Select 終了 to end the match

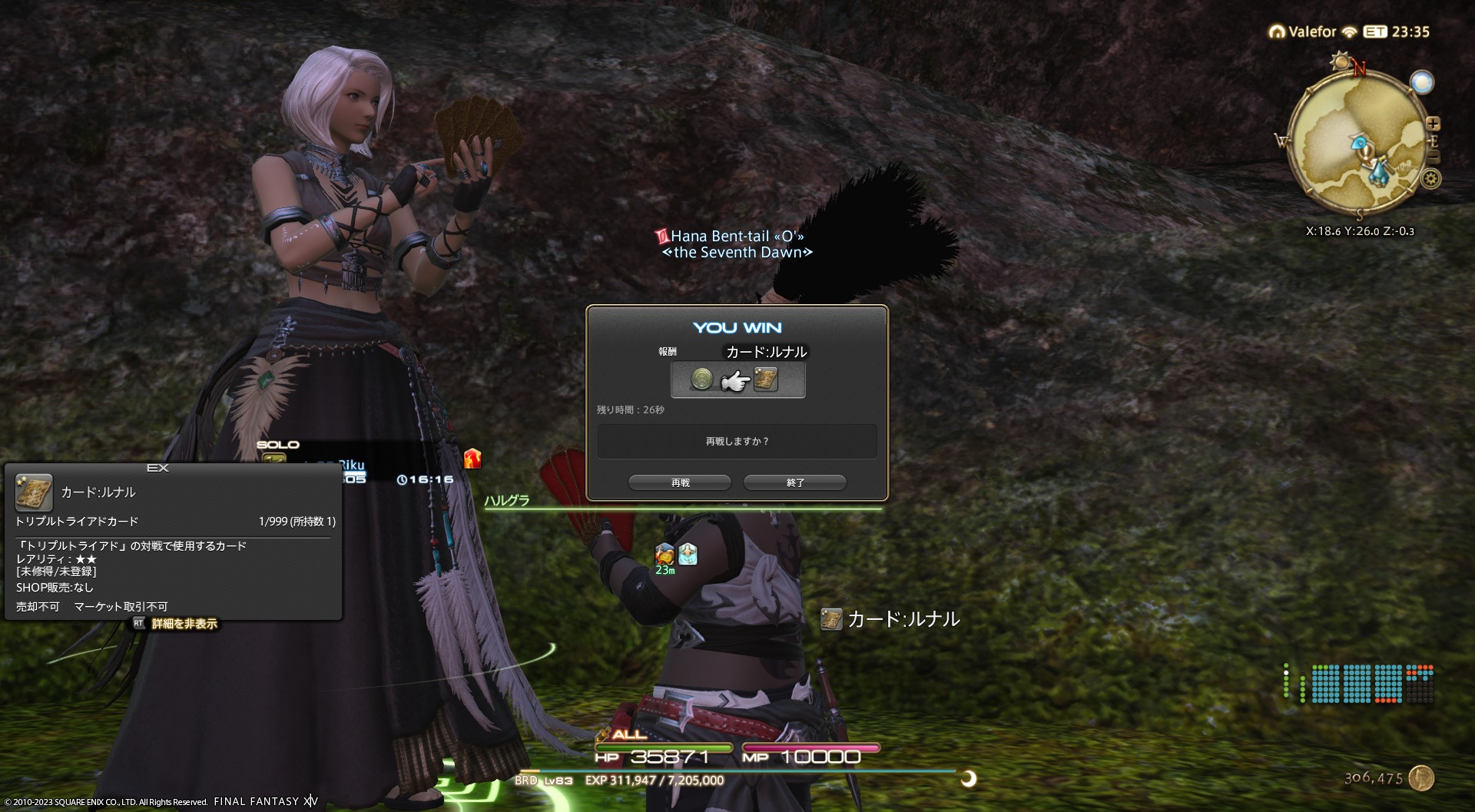795,482
